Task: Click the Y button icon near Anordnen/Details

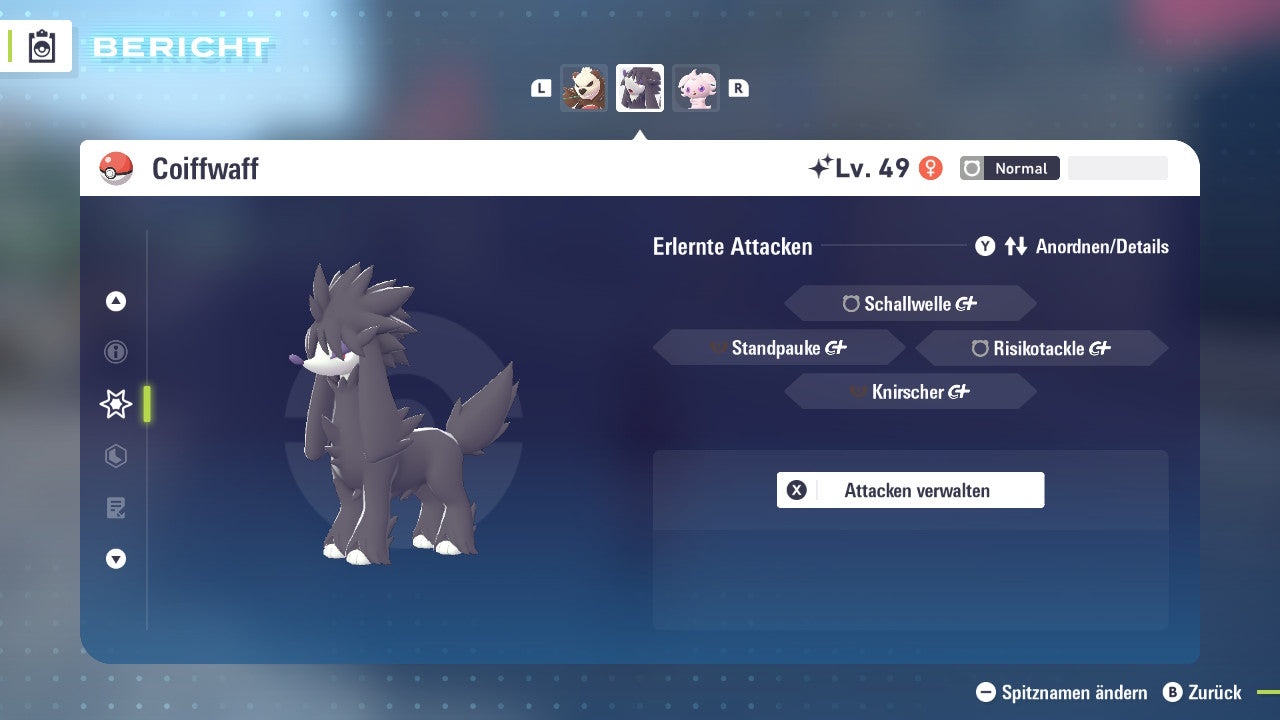Action: pyautogui.click(x=985, y=246)
